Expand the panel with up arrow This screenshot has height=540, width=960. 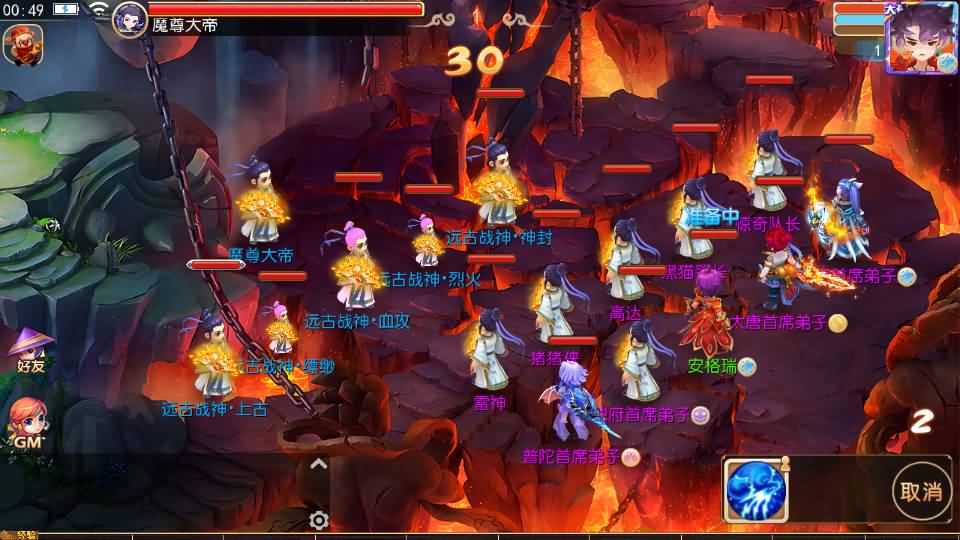click(x=319, y=464)
